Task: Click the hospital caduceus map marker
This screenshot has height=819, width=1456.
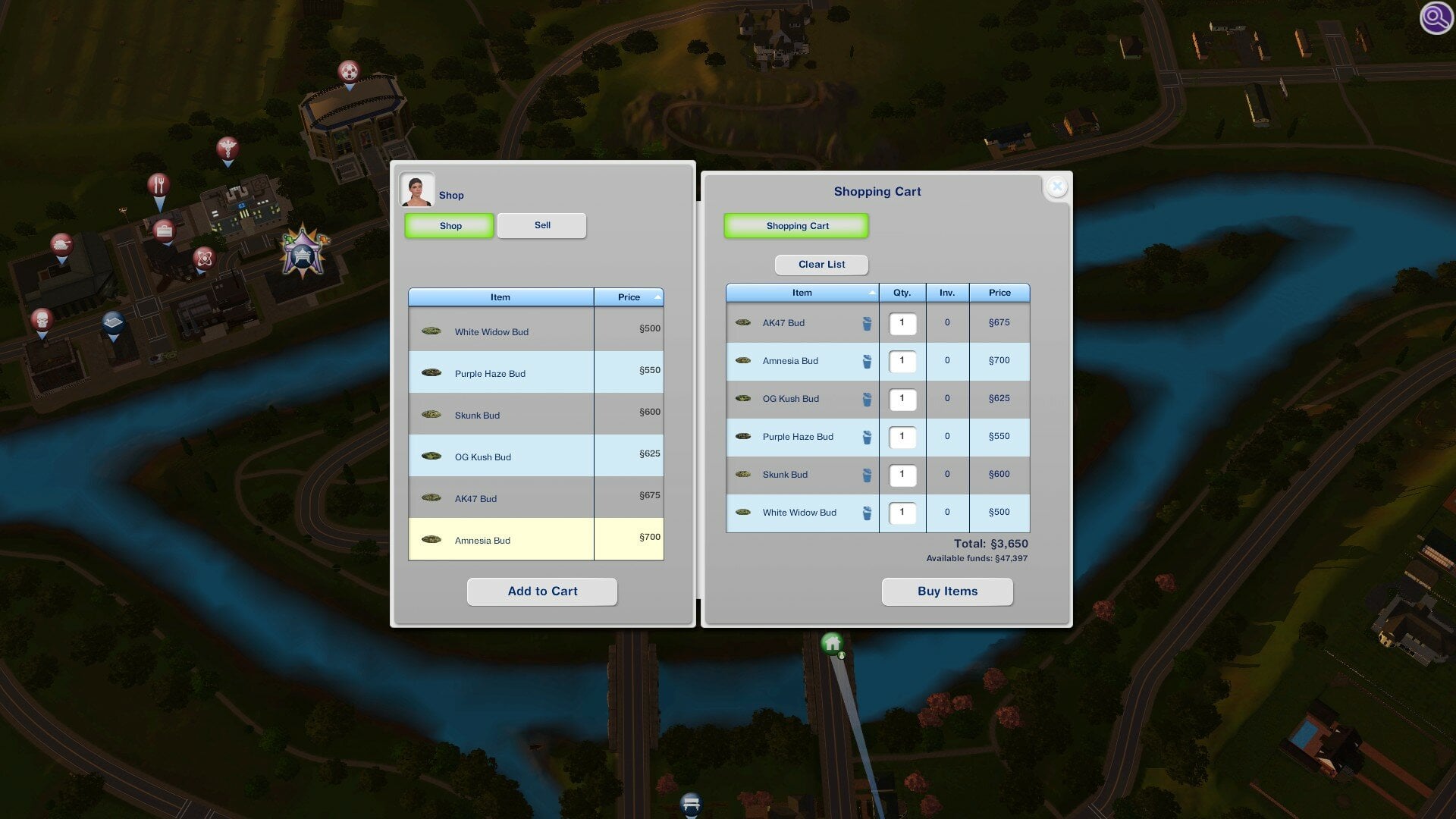Action: click(x=228, y=149)
